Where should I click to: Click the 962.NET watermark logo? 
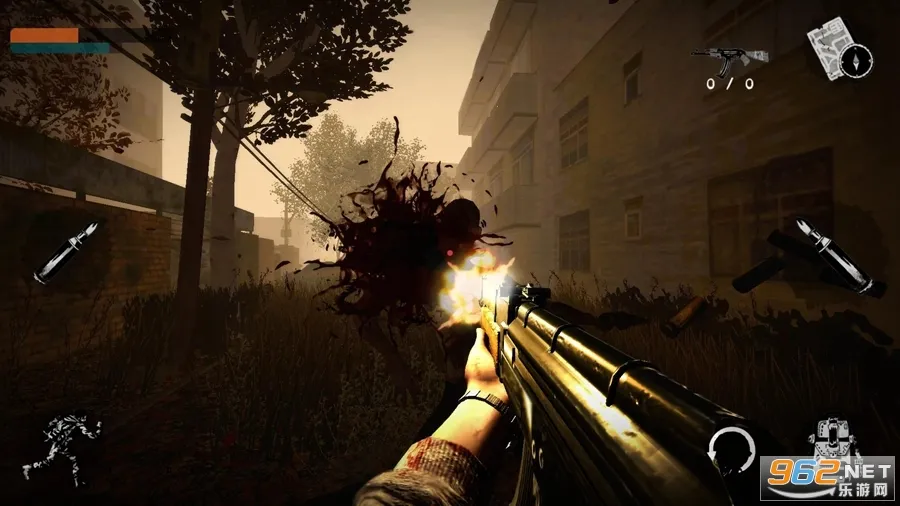click(x=826, y=479)
